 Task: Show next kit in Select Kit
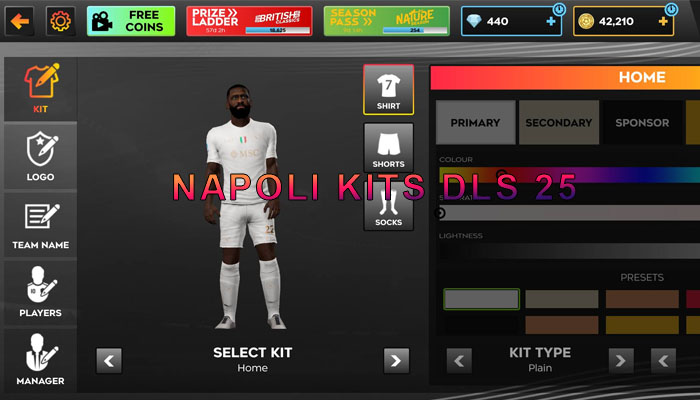tap(397, 360)
